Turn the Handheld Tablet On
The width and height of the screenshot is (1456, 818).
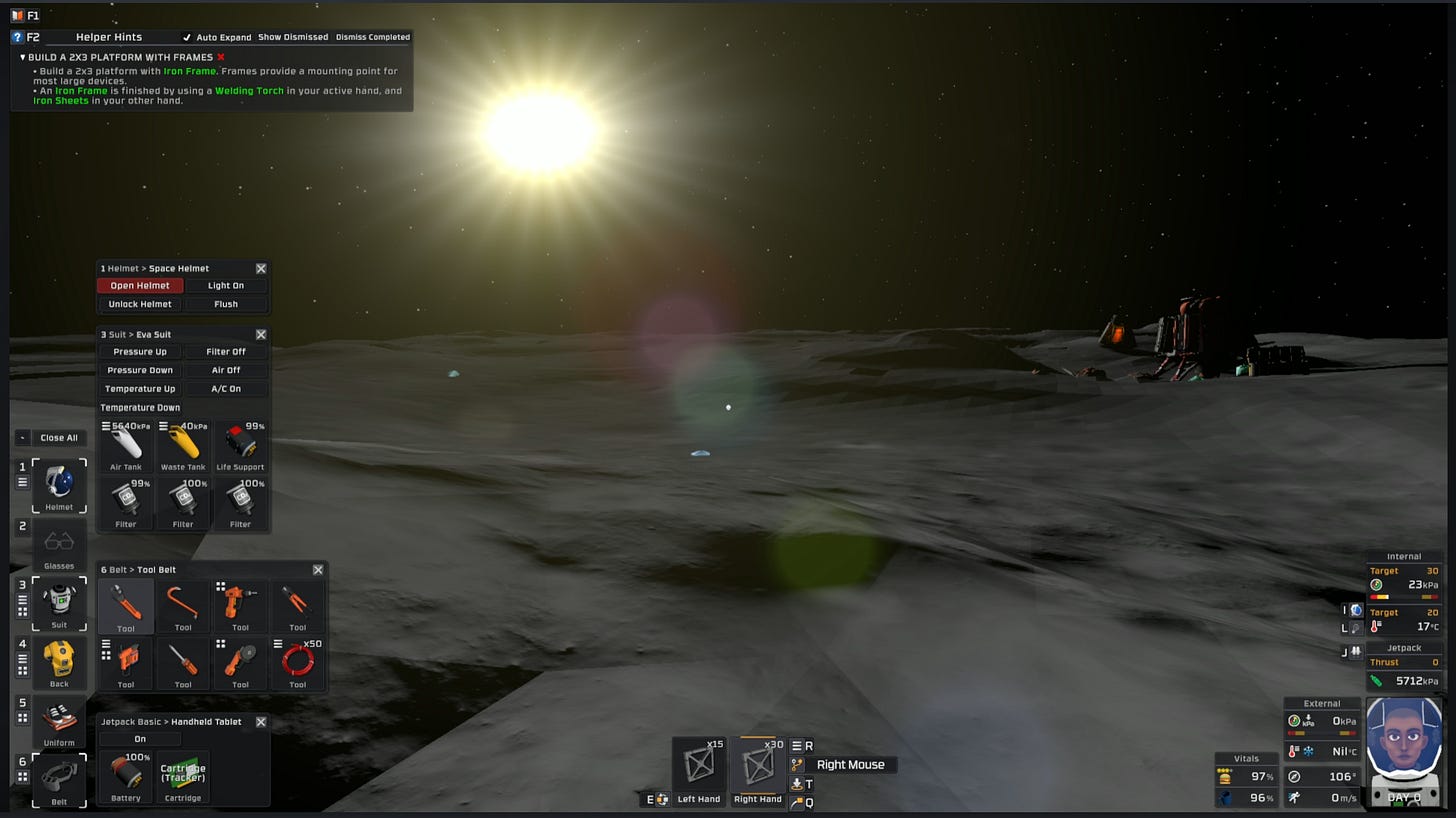click(x=140, y=738)
